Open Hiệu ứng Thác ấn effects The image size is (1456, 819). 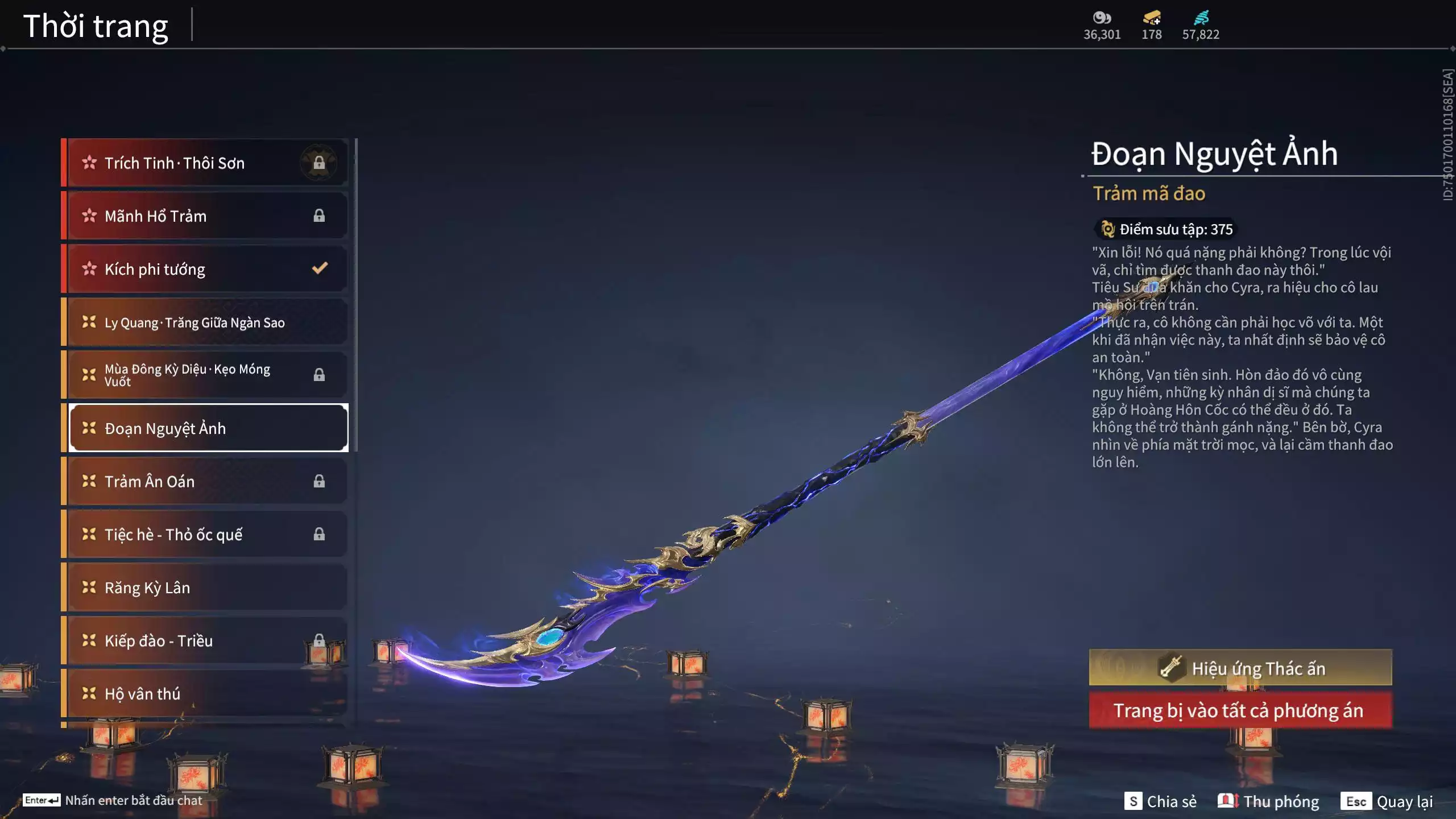tap(1240, 668)
